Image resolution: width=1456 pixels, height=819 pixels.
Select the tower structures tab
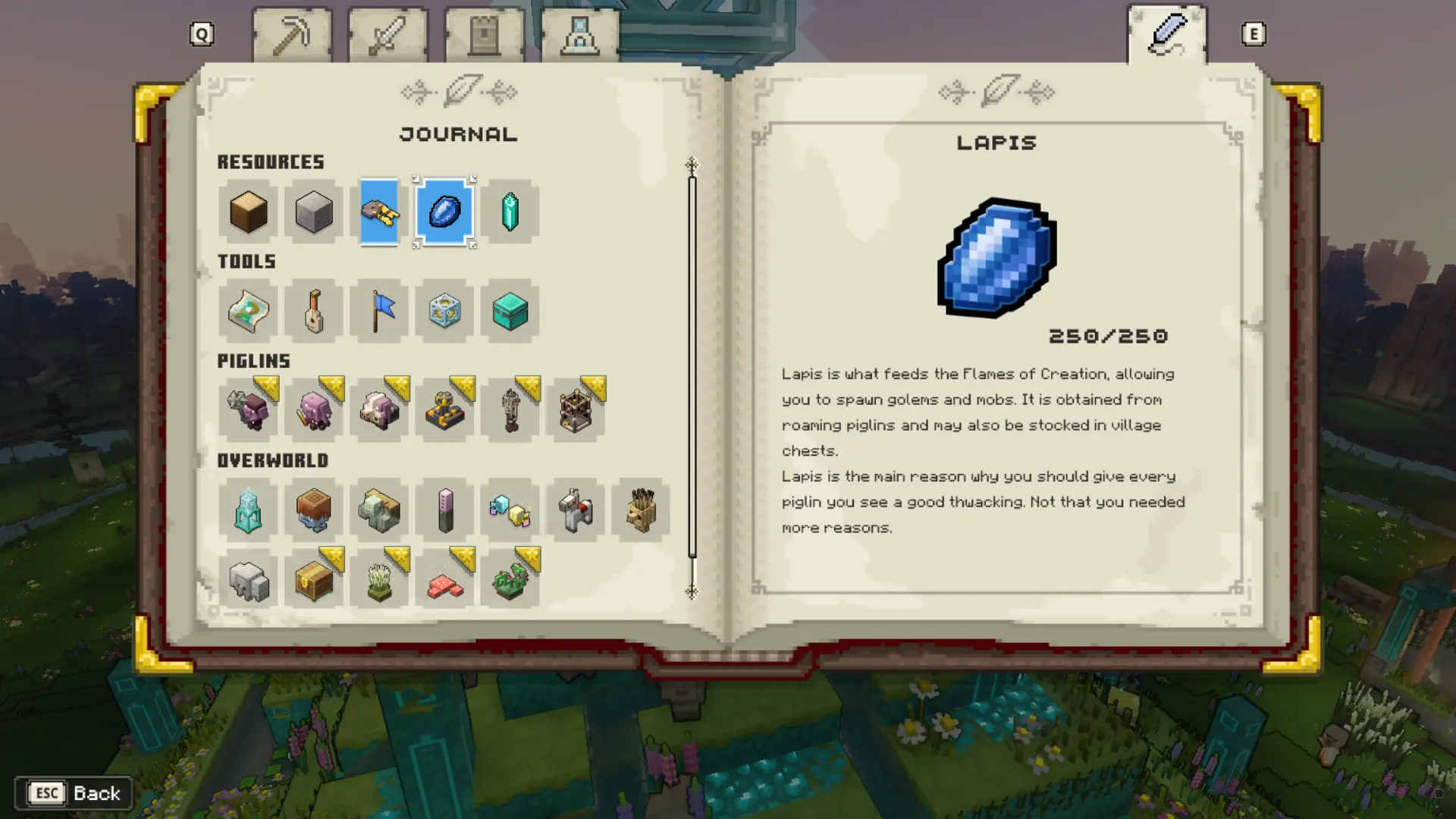(485, 32)
